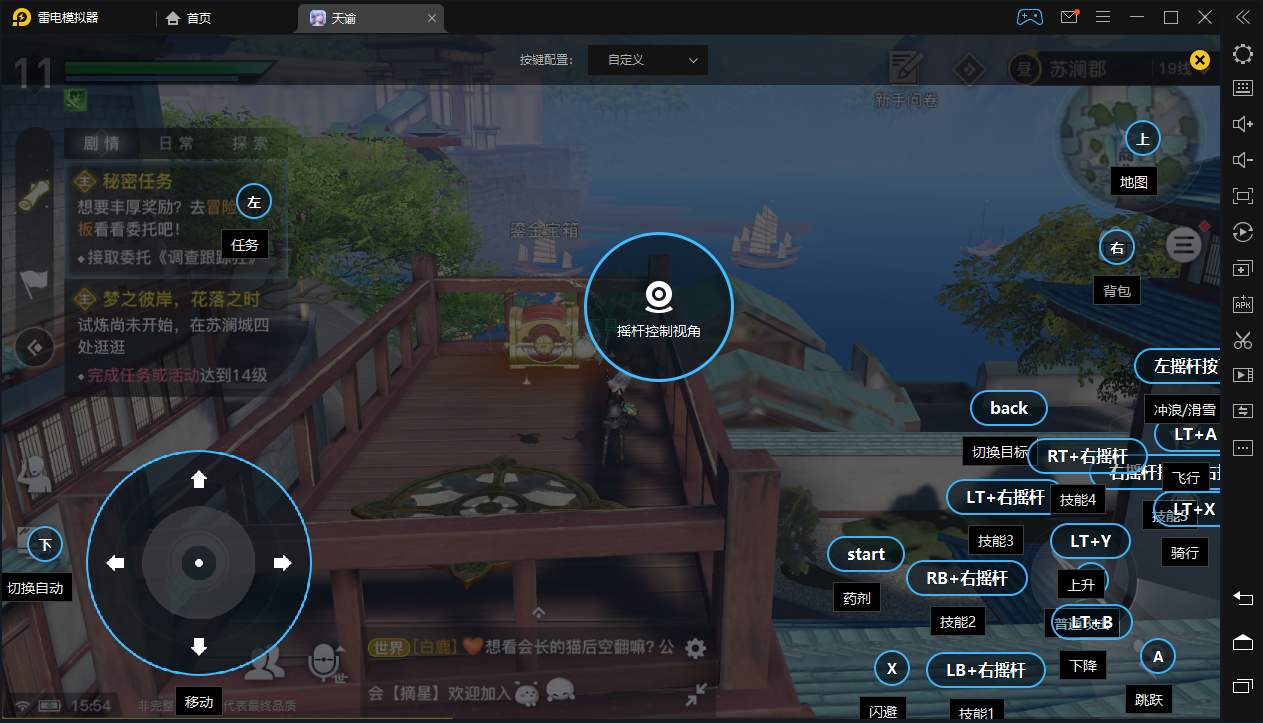Open the round three-line menu button
The height and width of the screenshot is (723, 1263).
[x=1184, y=243]
